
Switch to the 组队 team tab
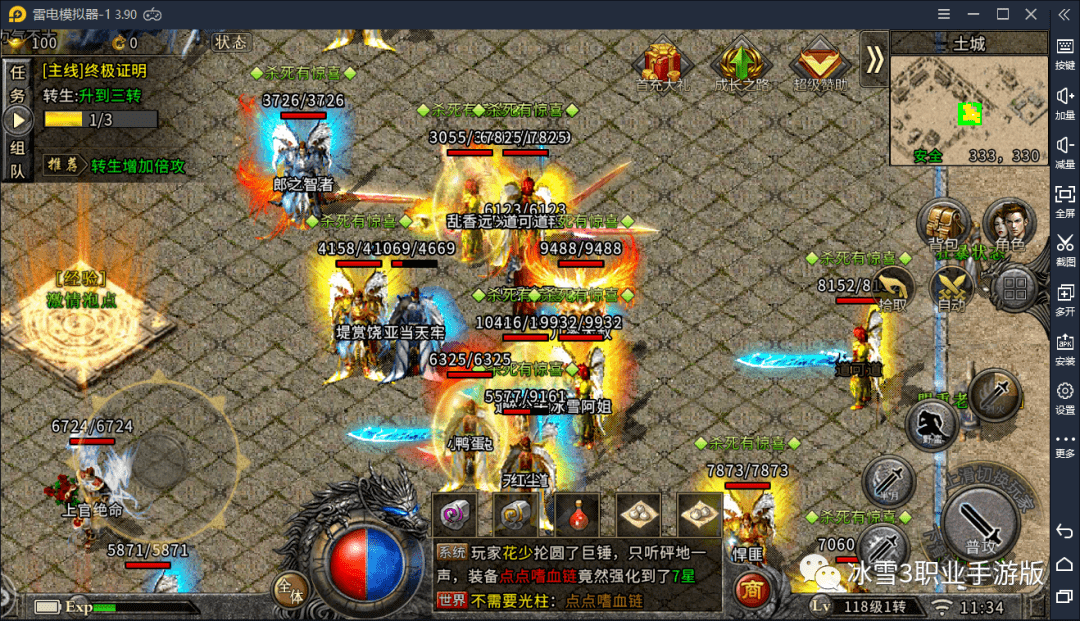(17, 159)
